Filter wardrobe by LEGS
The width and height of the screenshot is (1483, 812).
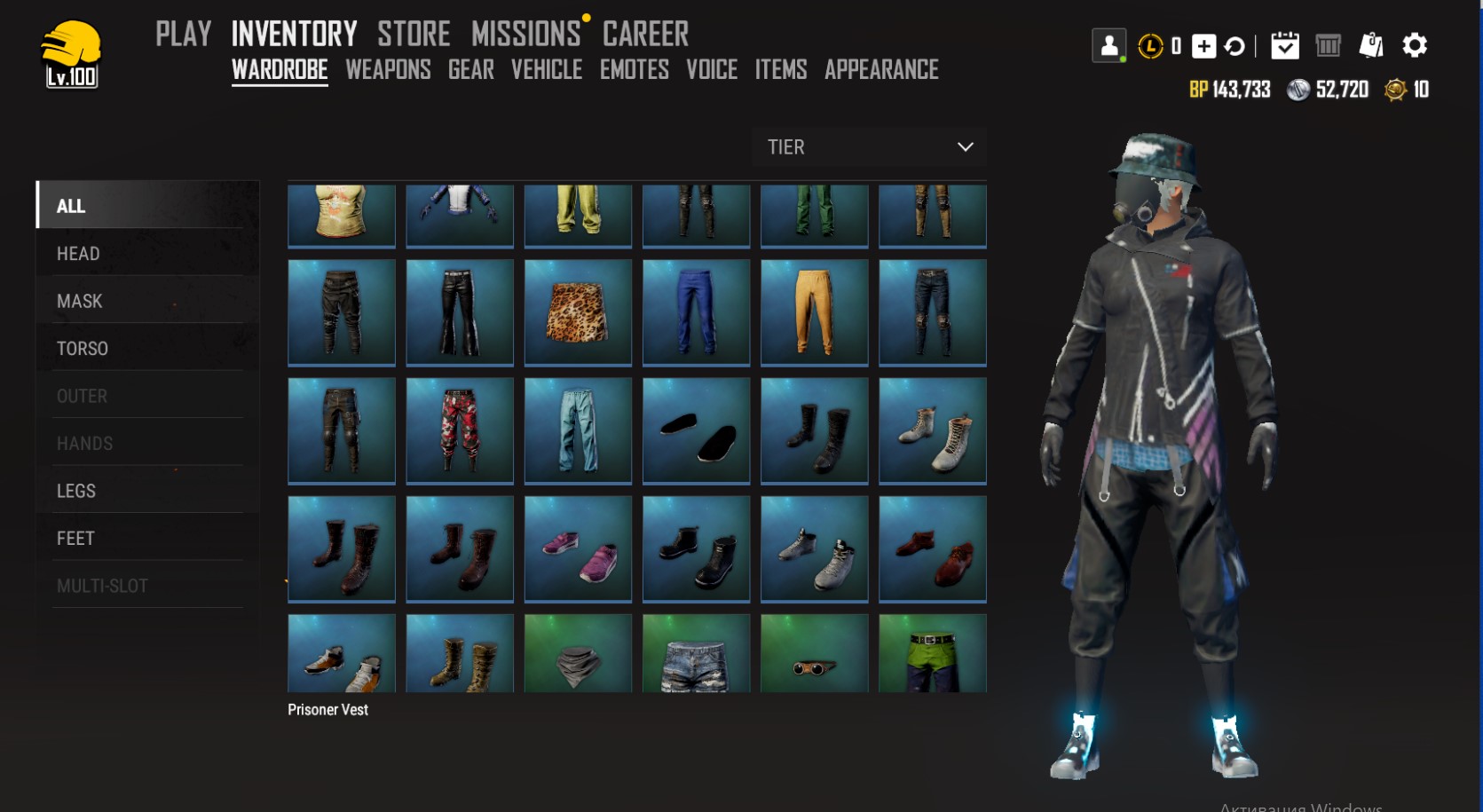click(76, 491)
